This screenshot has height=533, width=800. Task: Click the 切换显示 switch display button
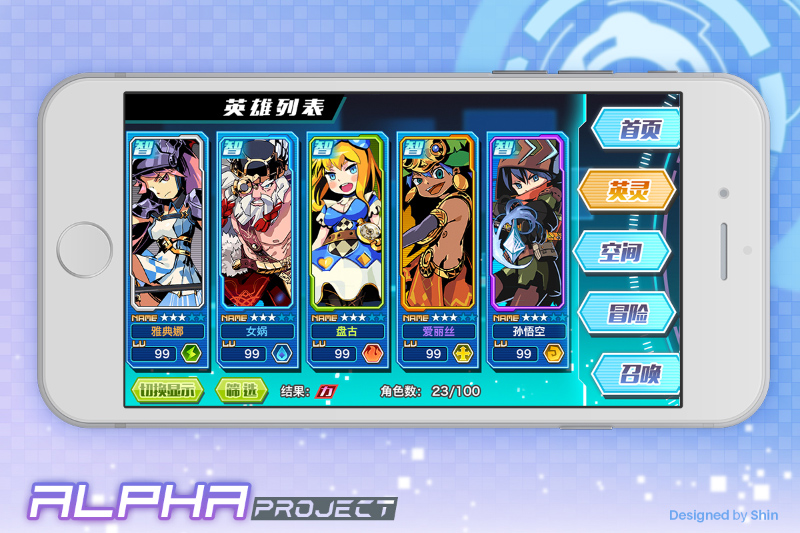167,390
